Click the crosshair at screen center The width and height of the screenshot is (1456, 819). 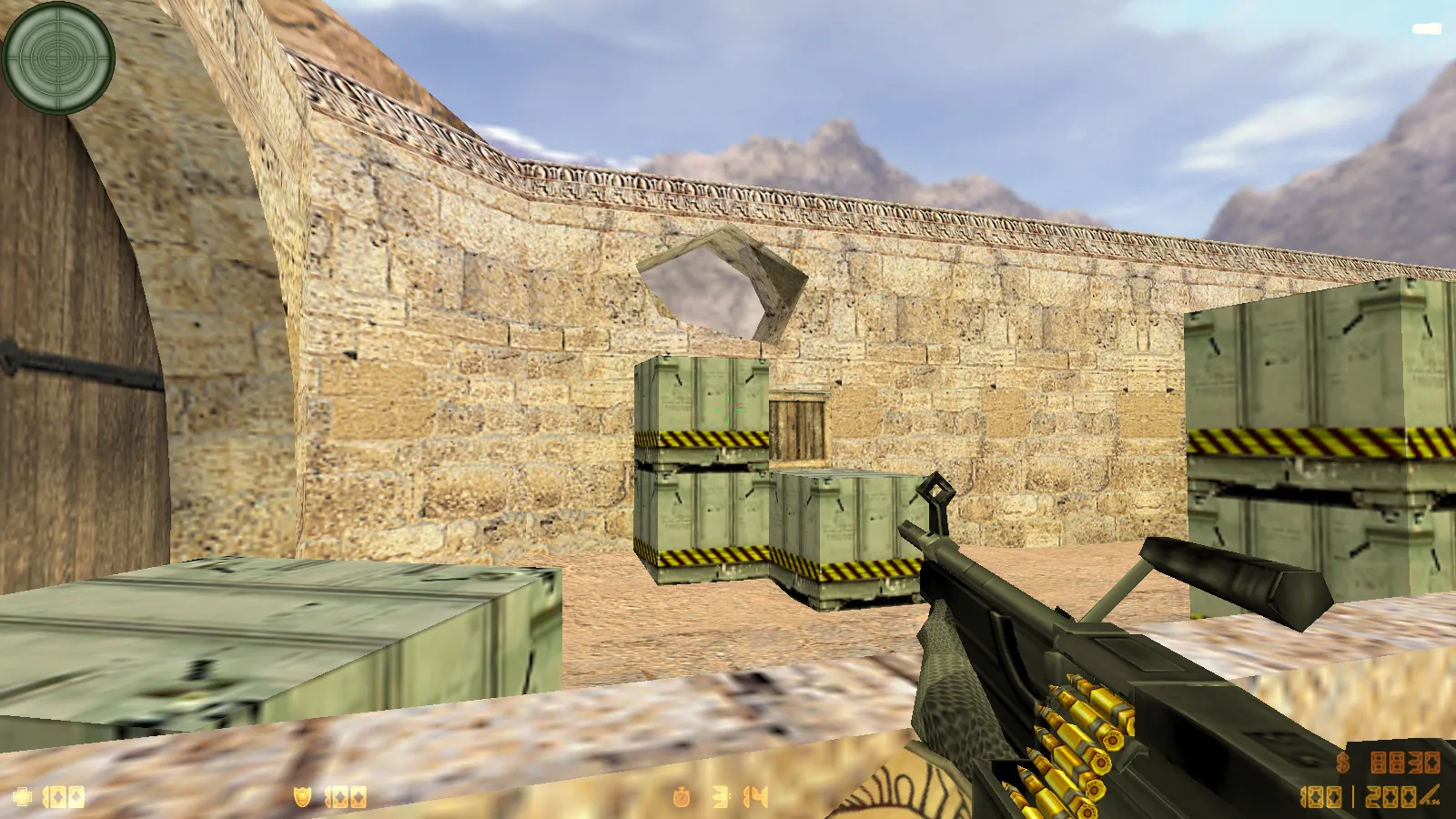coord(728,409)
